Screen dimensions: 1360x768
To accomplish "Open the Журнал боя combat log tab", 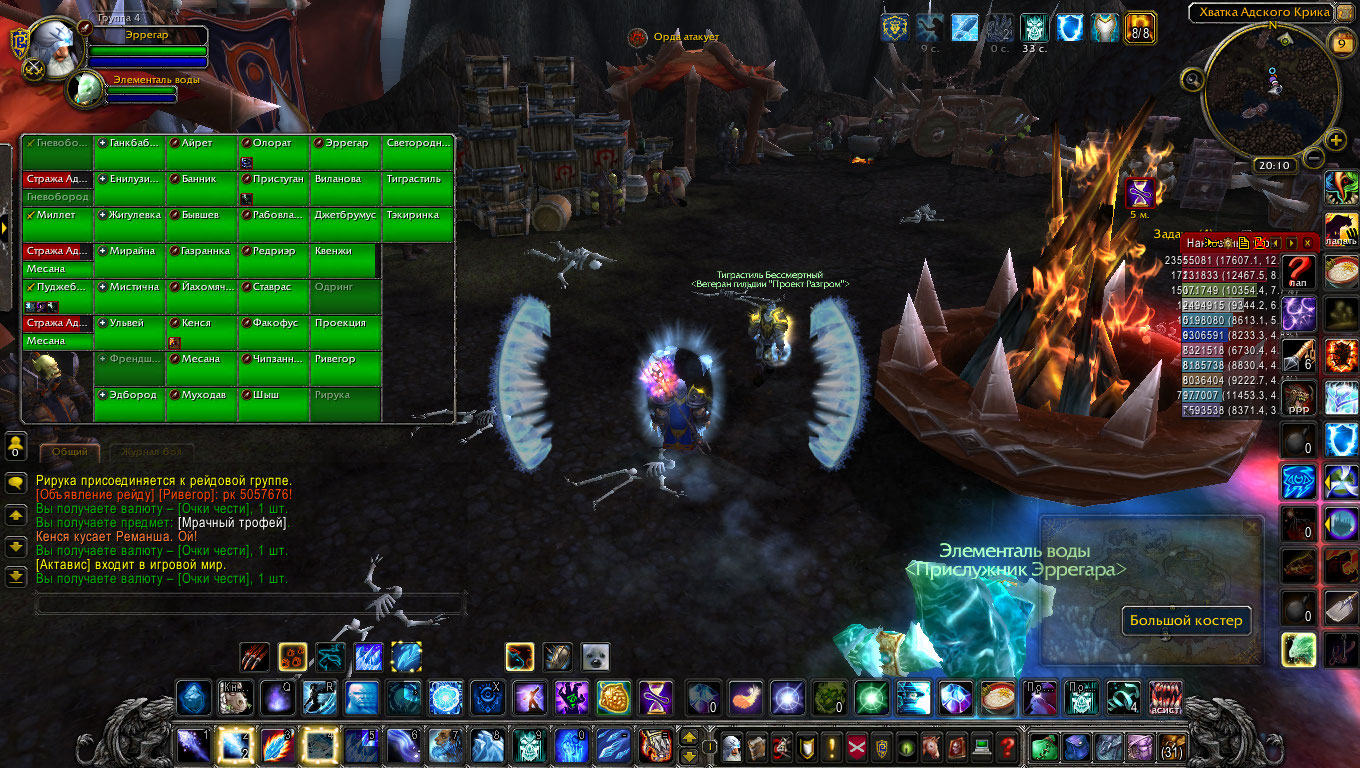I will [152, 453].
